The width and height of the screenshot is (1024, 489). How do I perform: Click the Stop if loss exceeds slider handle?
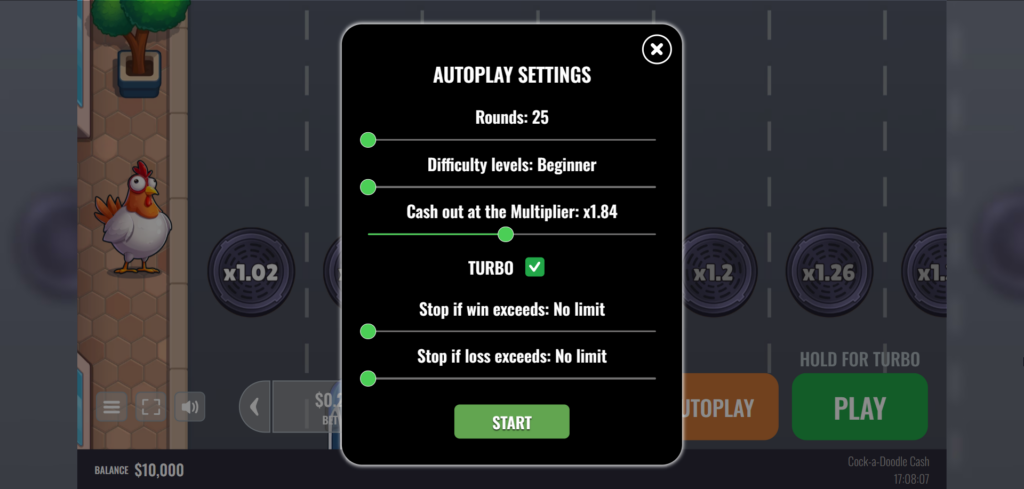point(368,378)
